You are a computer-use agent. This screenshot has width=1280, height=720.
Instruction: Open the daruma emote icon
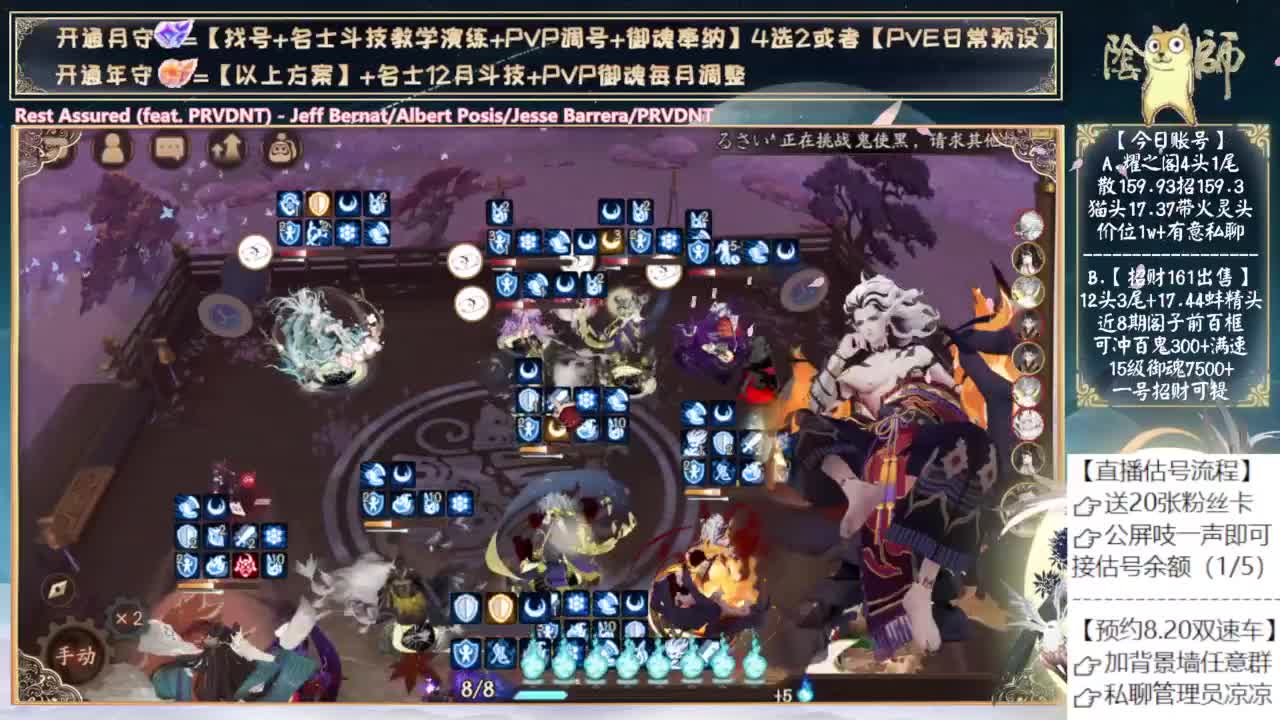282,148
